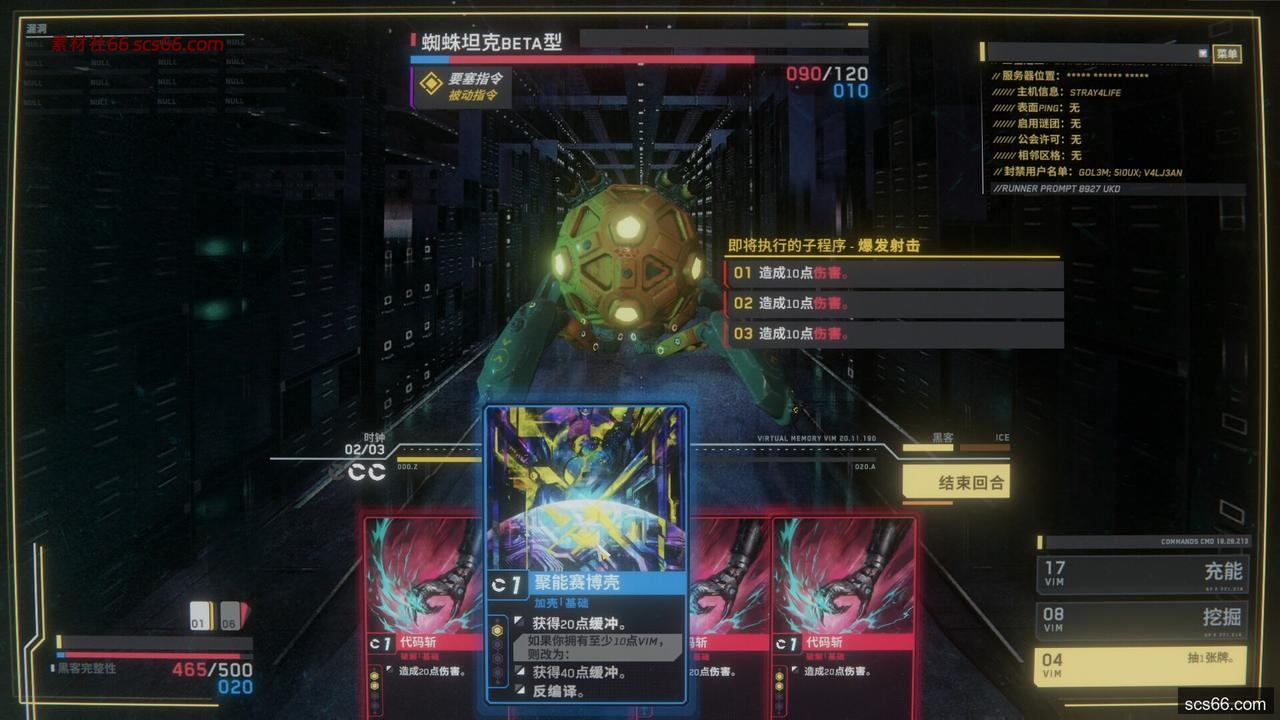
Task: Click the 结束回合 end turn button
Action: coord(956,482)
